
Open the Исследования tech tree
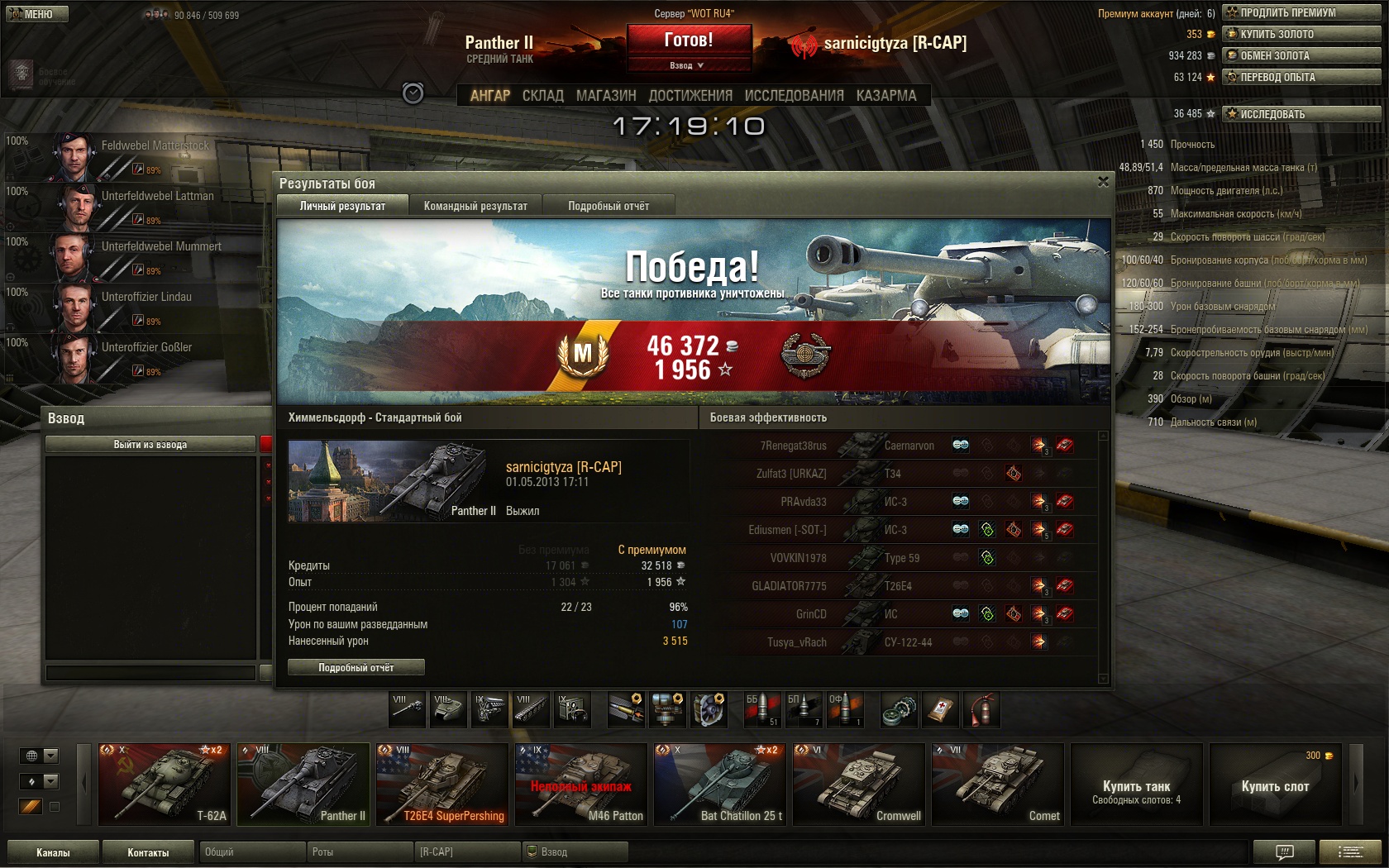coord(794,96)
